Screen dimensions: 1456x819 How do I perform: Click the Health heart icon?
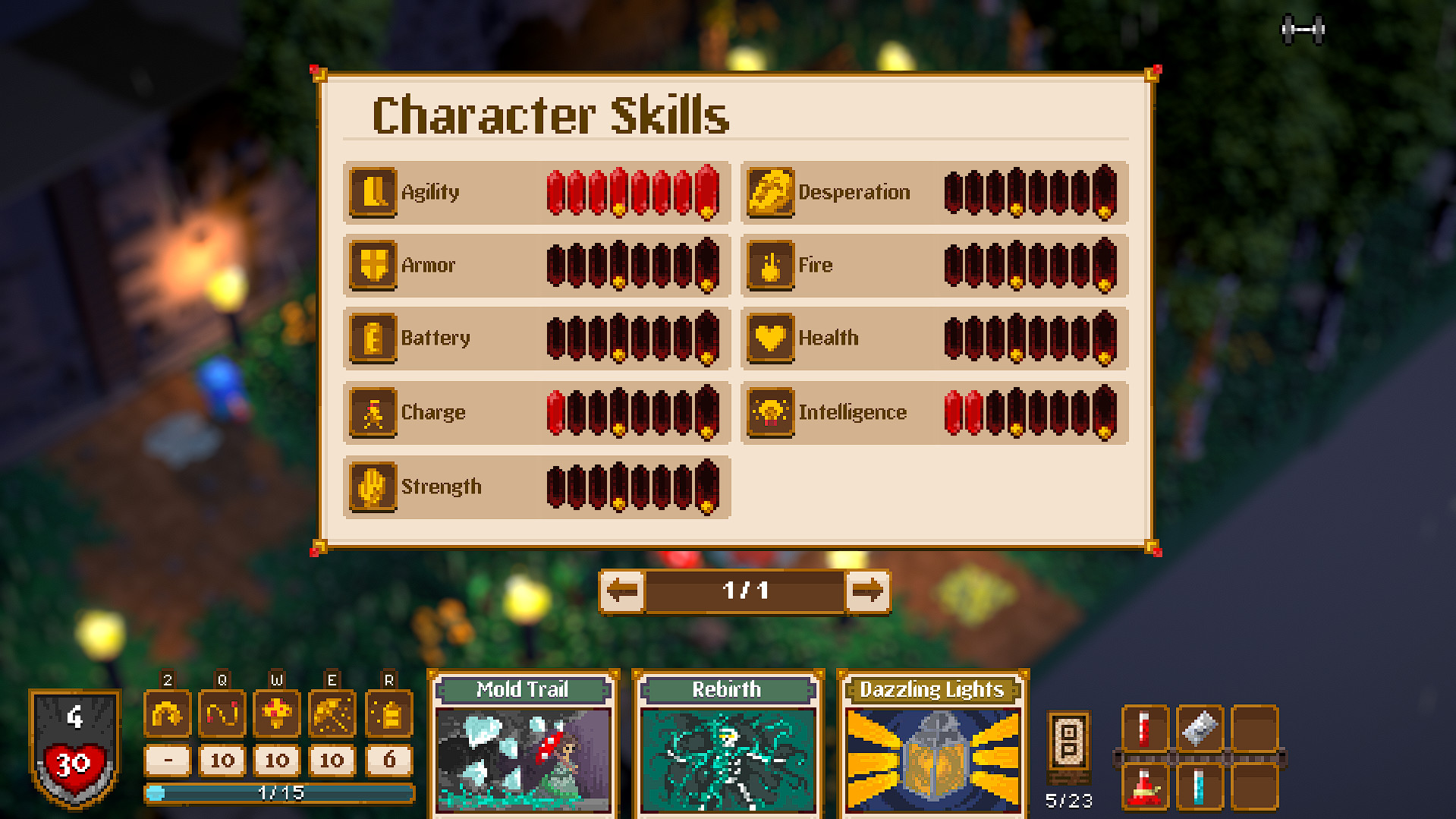[x=770, y=339]
